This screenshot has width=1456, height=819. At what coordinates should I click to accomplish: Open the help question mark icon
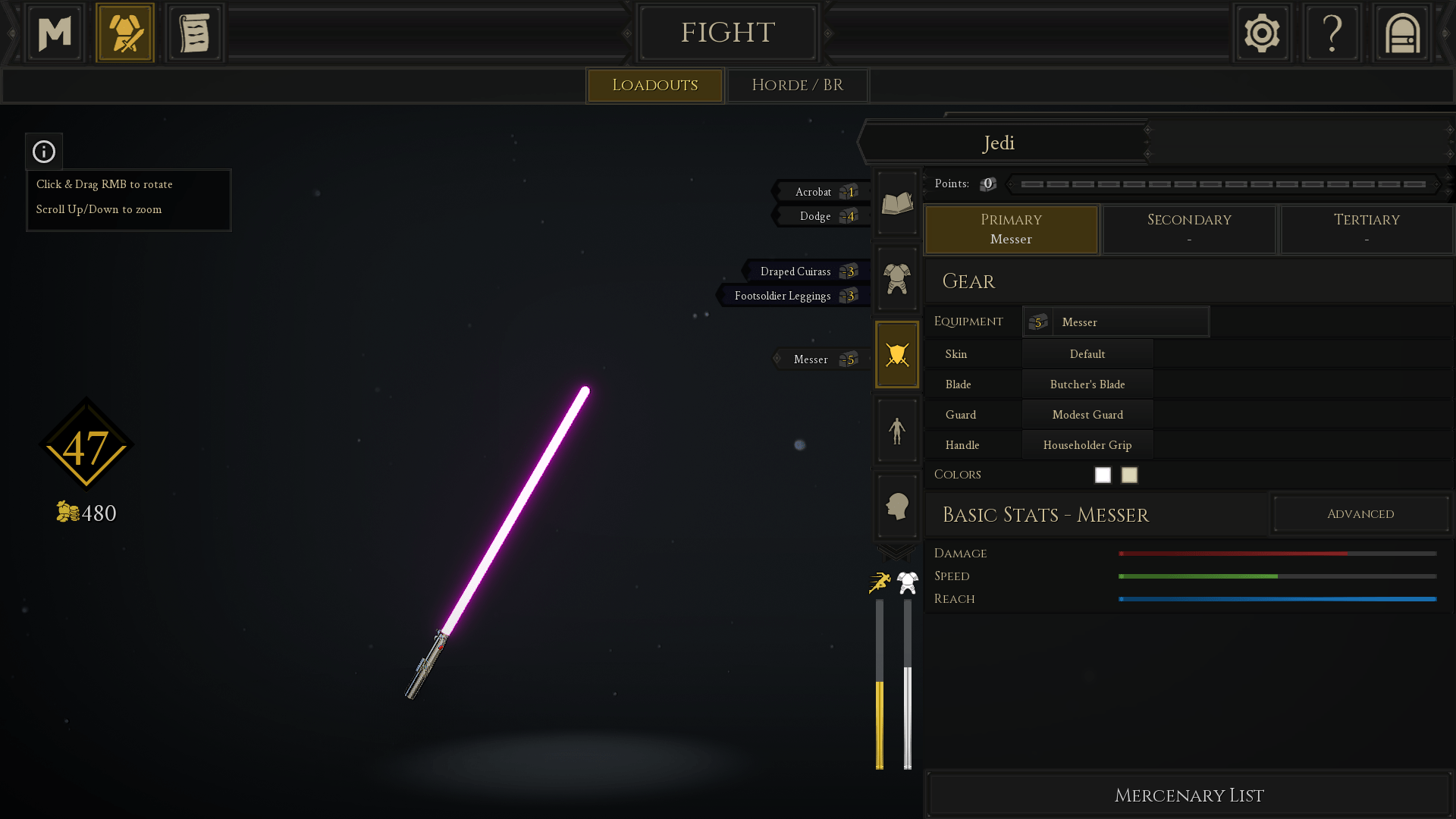pos(1332,32)
